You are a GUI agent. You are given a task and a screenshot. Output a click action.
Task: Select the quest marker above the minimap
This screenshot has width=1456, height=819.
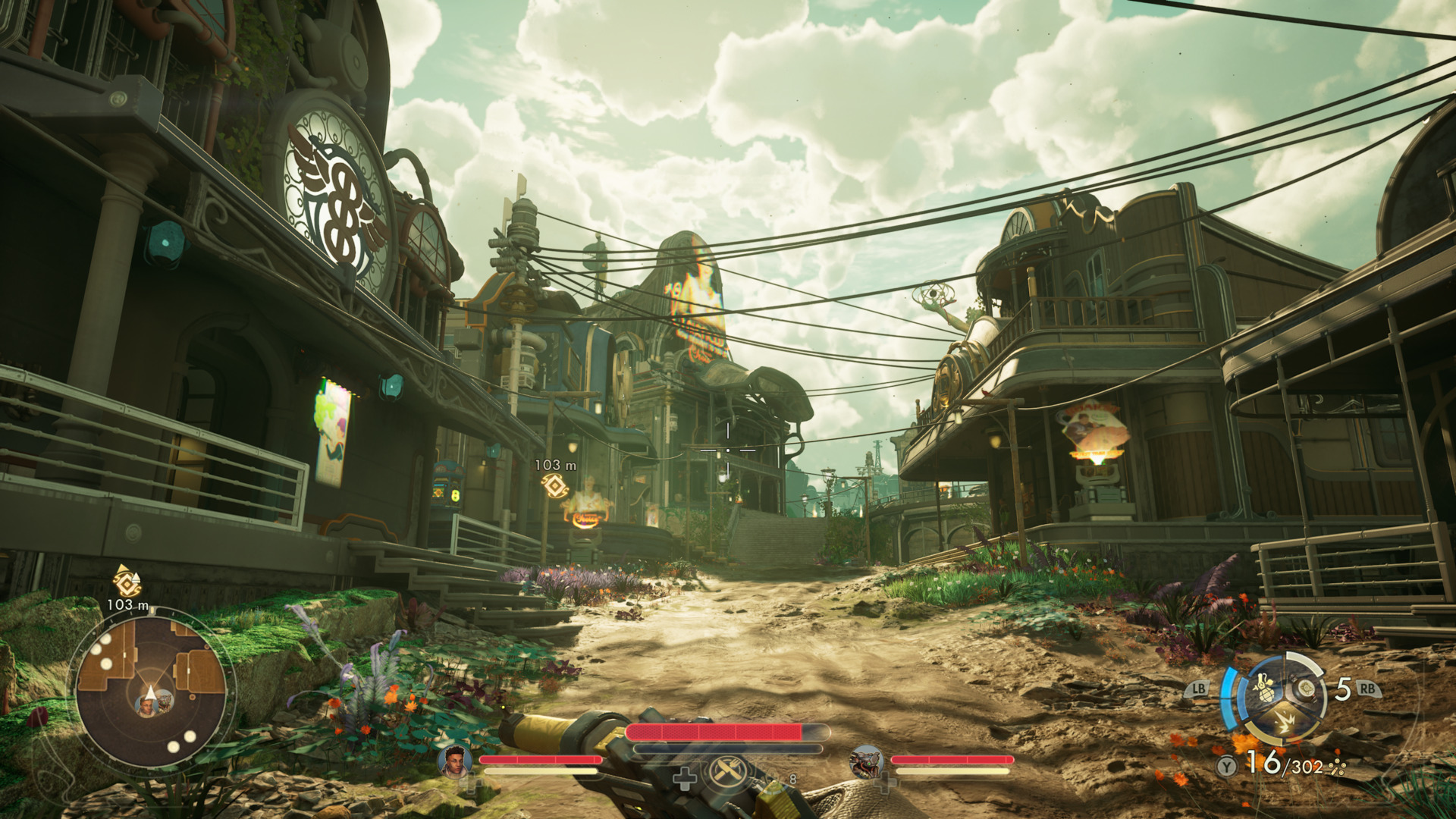click(127, 581)
